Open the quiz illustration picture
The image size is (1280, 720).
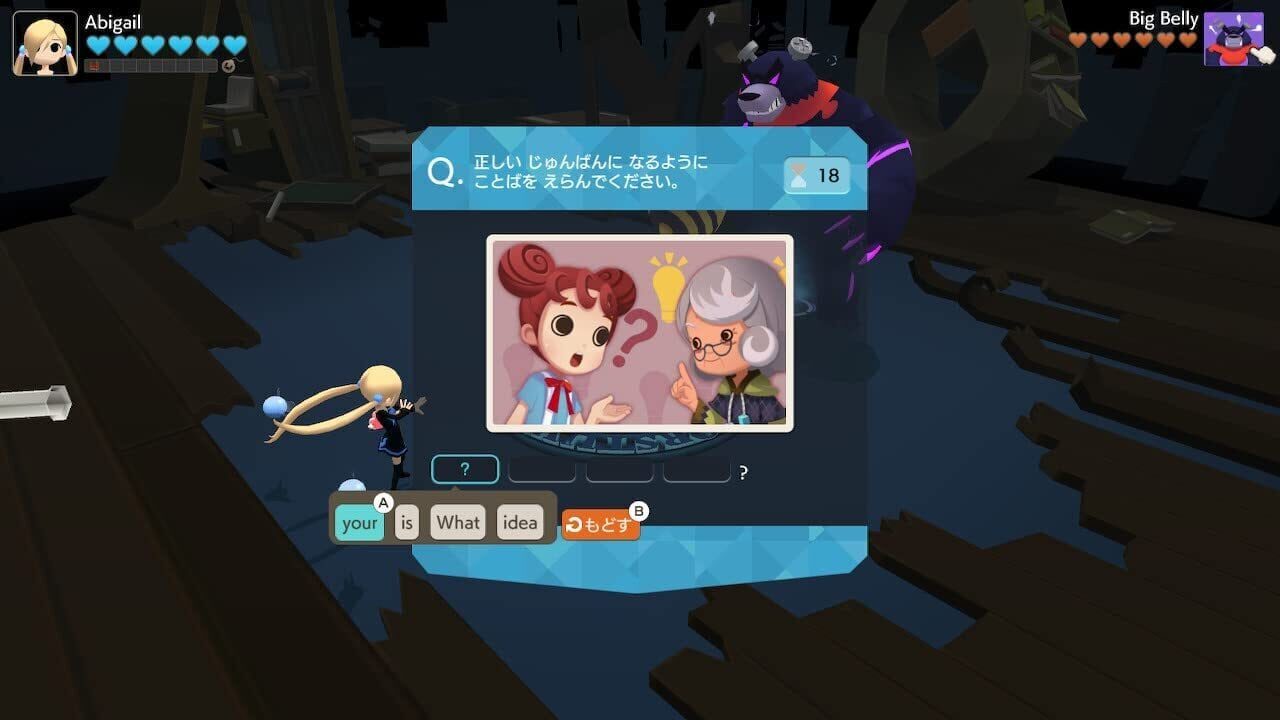(640, 330)
